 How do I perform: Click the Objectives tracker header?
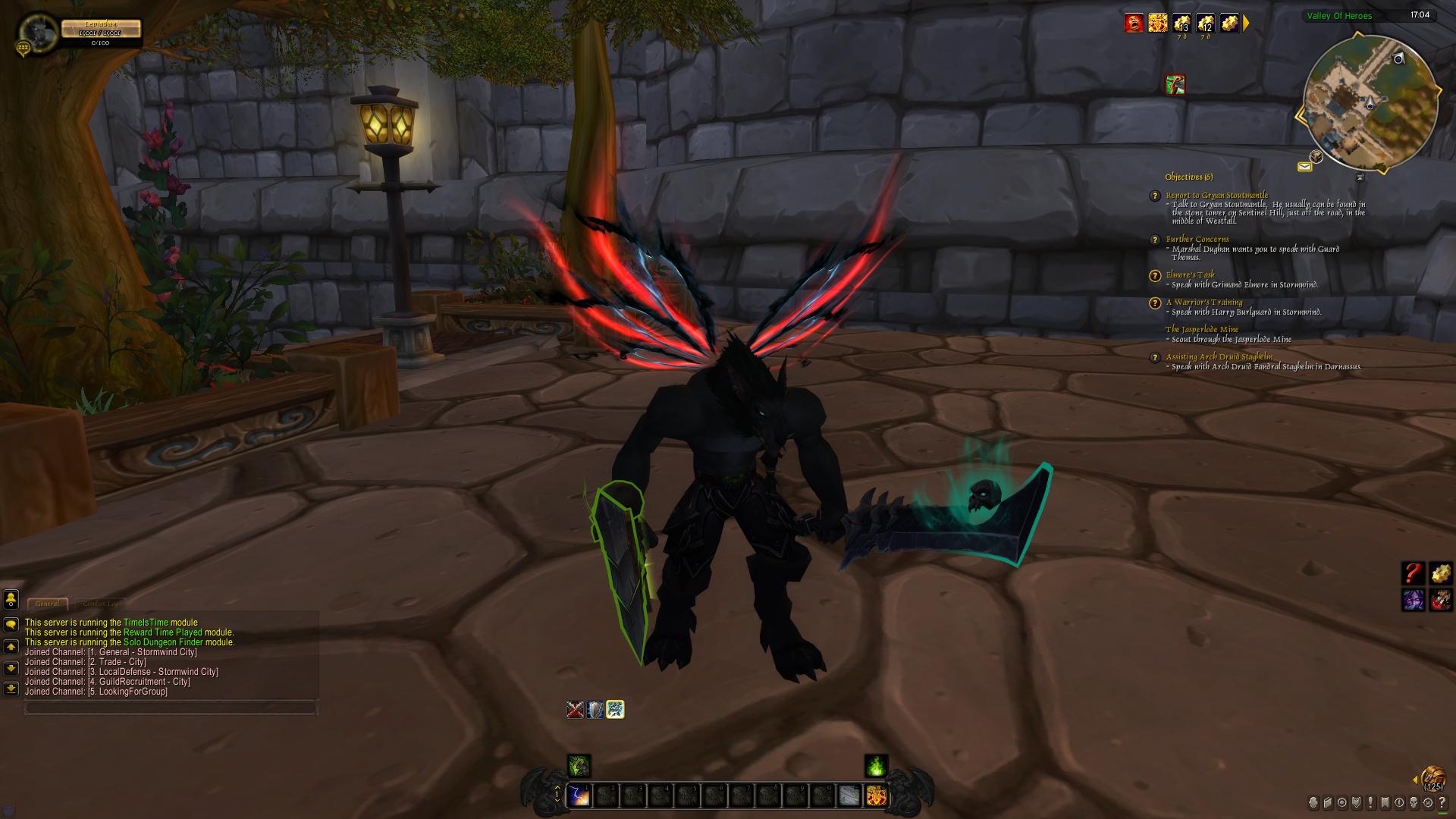(1188, 177)
